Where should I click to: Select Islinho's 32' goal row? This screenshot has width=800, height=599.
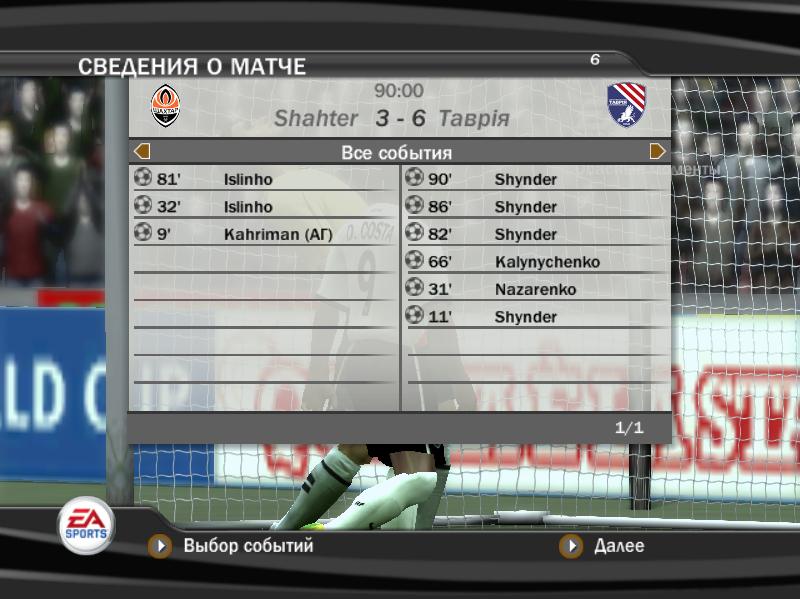[x=263, y=207]
